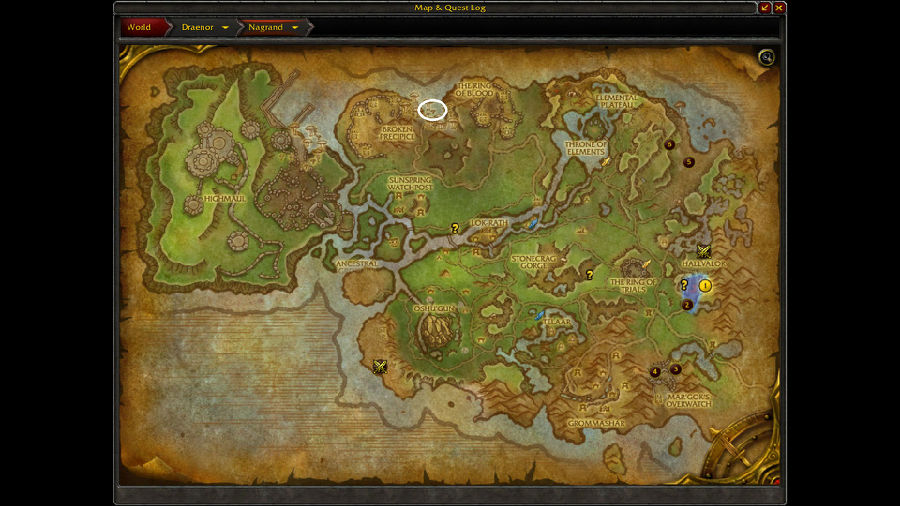Click the question mark west of Lok-rath
The height and width of the screenshot is (506, 900).
click(x=455, y=228)
